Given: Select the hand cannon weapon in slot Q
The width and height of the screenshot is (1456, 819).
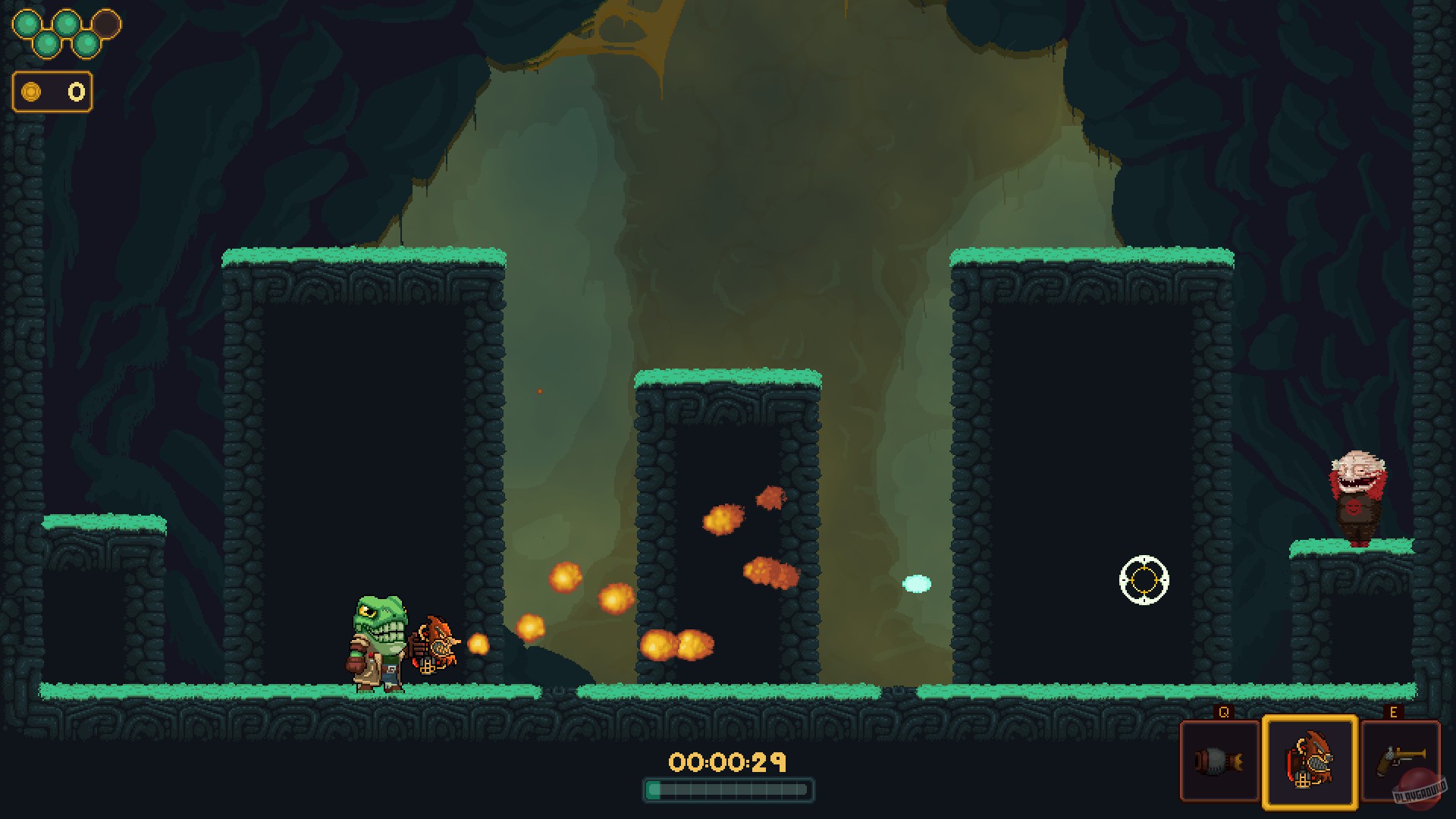Looking at the screenshot, I should [1219, 761].
